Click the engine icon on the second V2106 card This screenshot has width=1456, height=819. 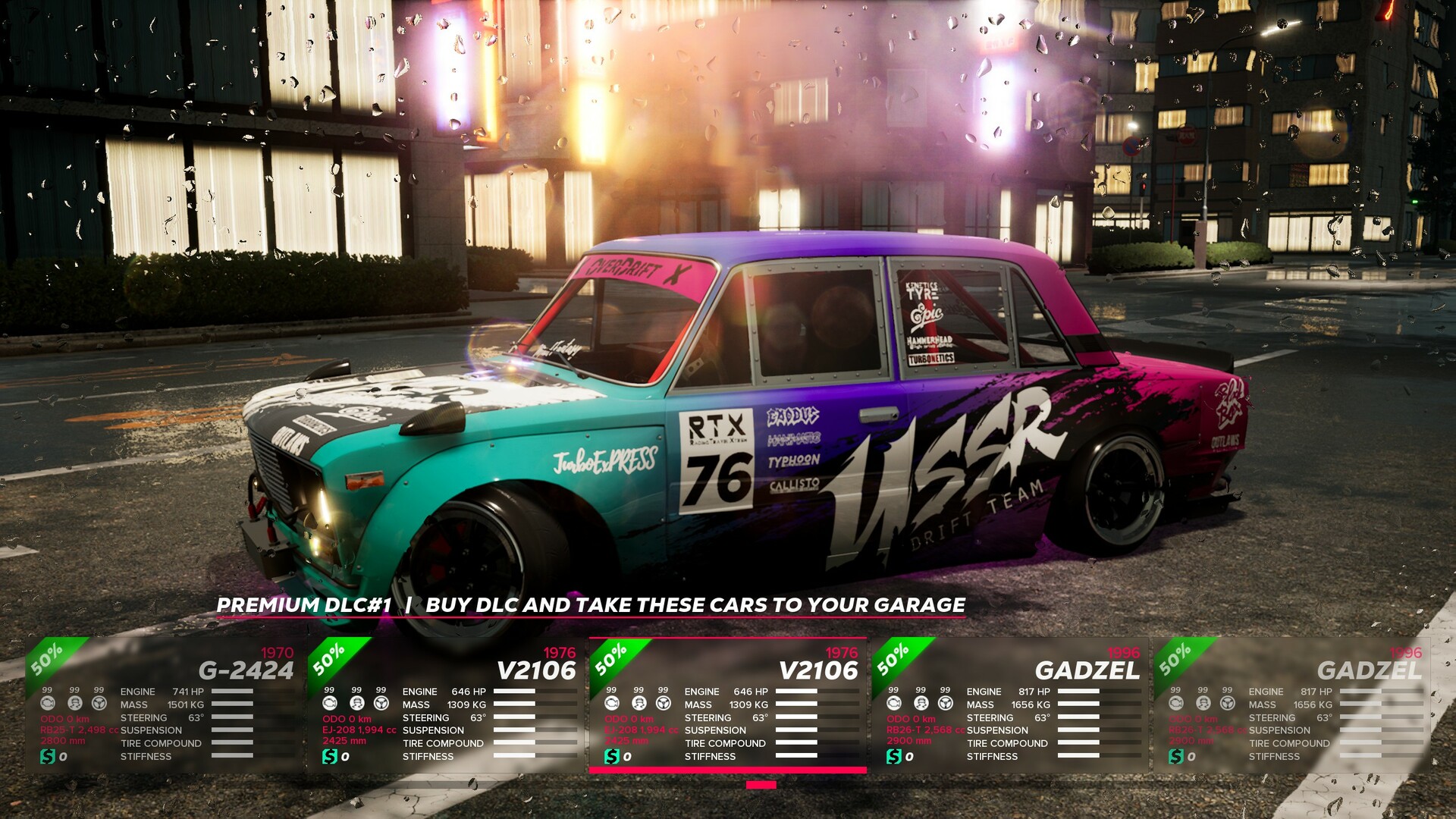click(x=613, y=704)
